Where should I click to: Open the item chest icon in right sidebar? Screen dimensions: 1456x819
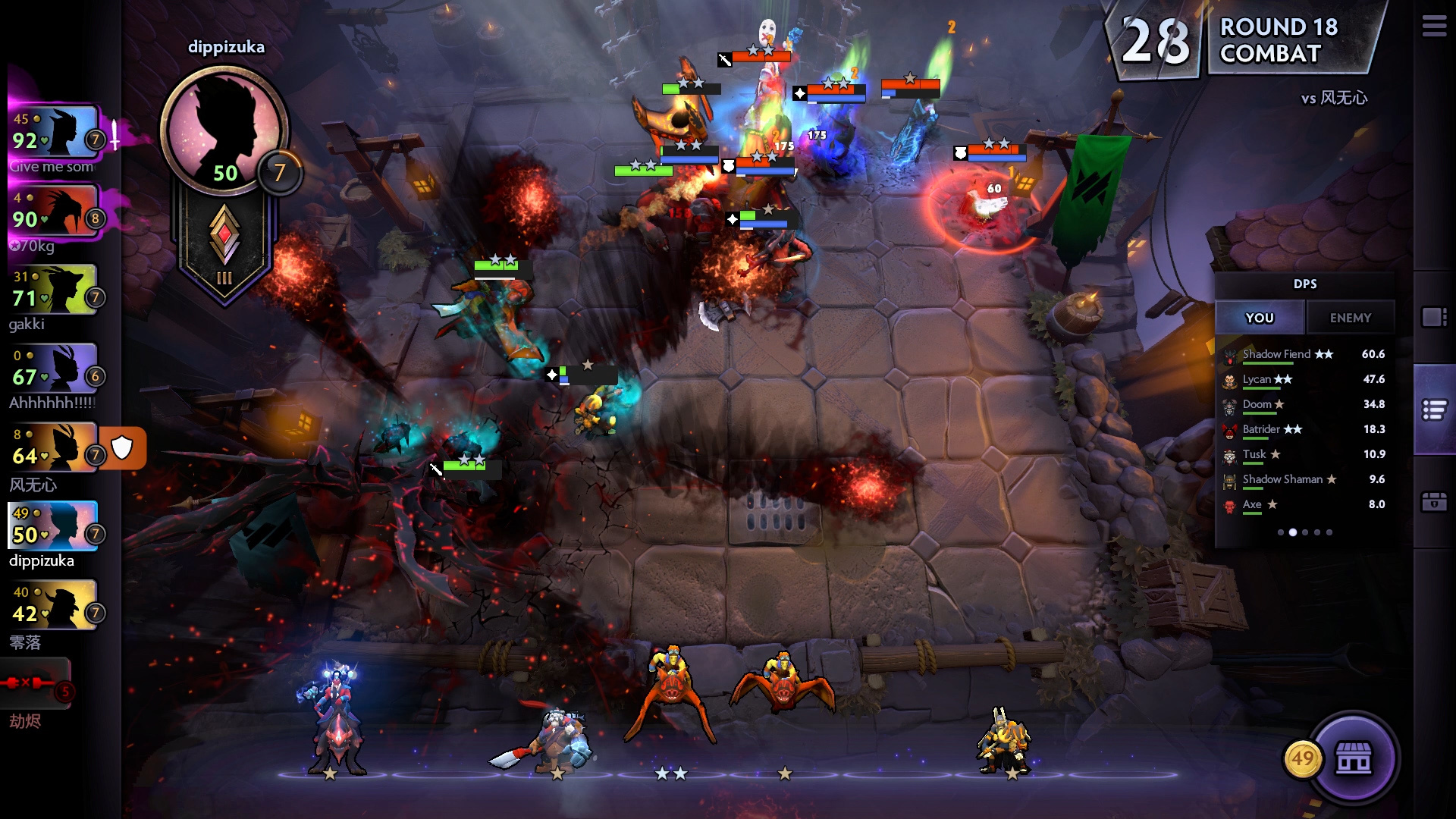coord(1432,503)
